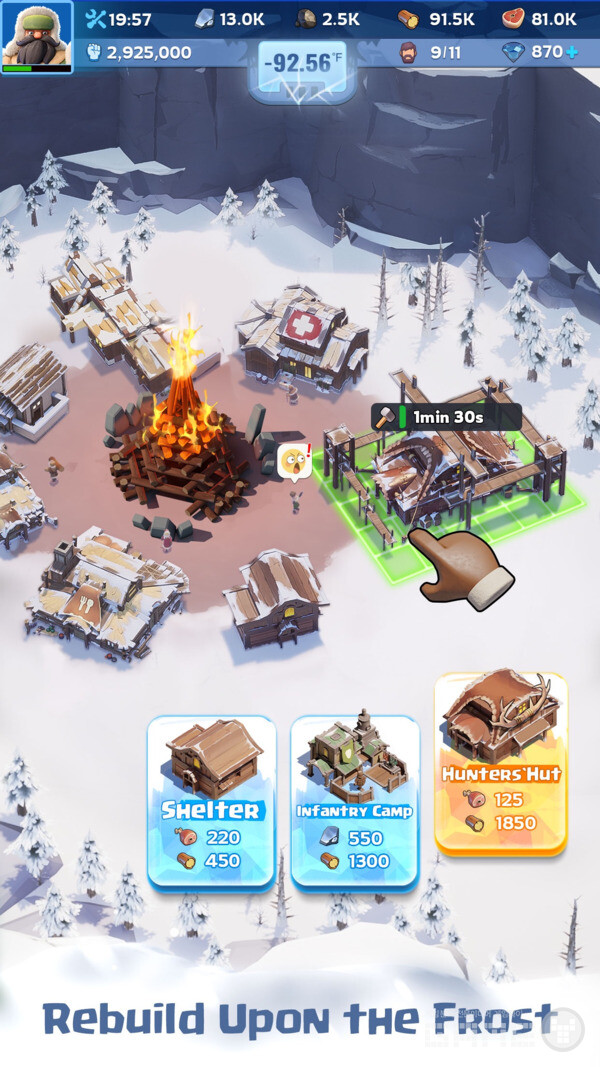Add more gems with the plus icon
The image size is (600, 1067).
[x=572, y=51]
